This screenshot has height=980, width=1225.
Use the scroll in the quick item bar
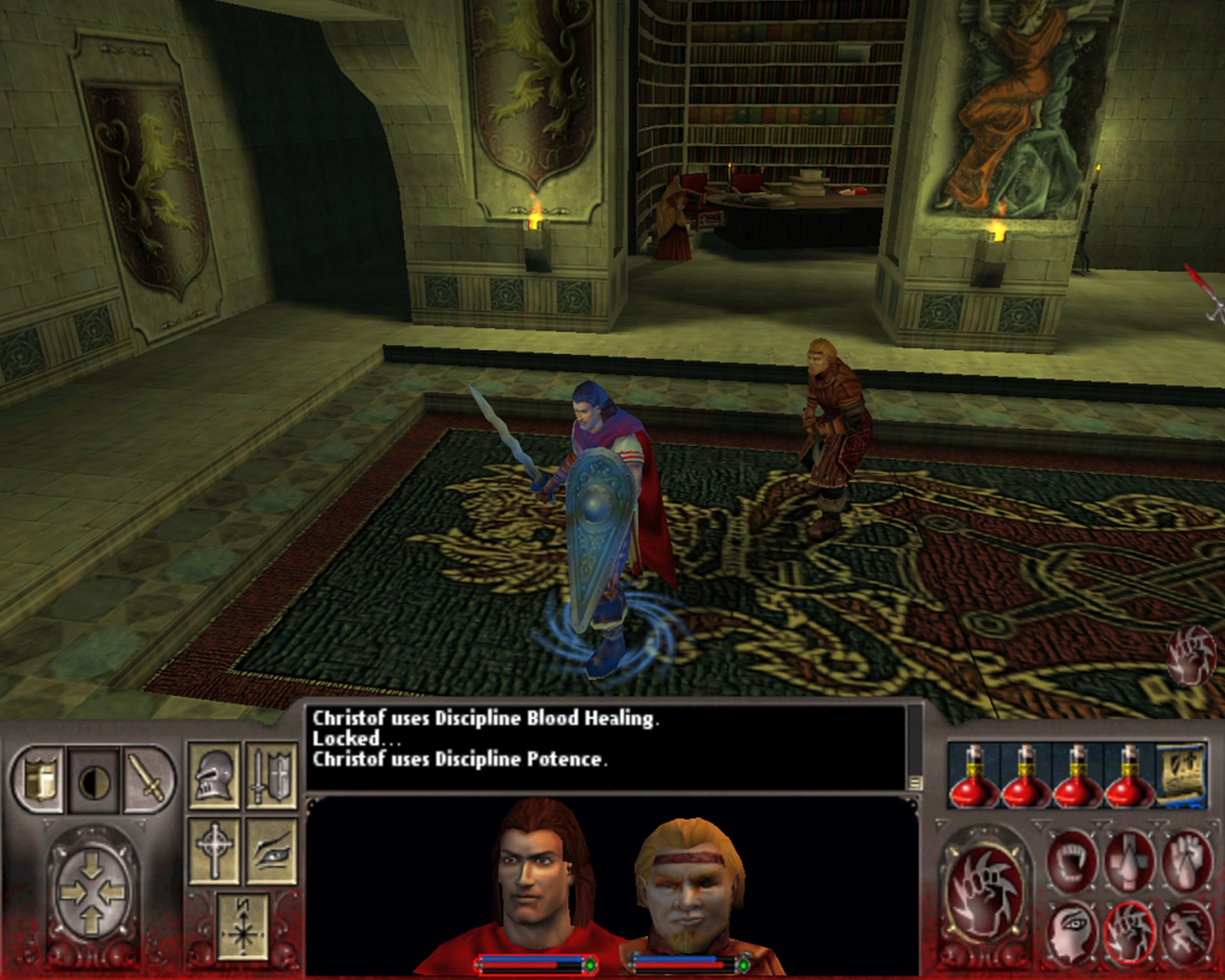coord(1182,775)
